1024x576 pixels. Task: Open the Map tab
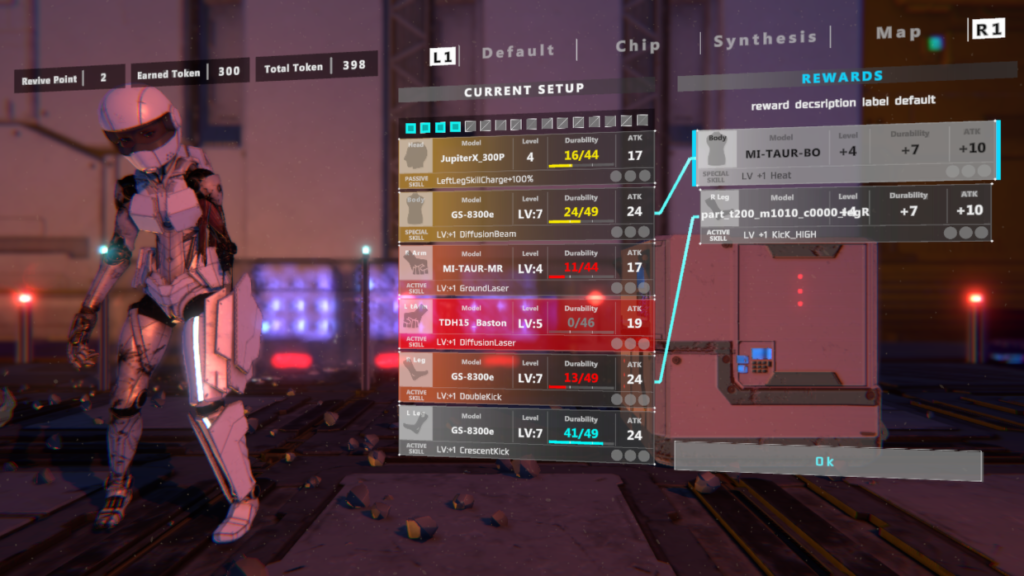(x=898, y=33)
